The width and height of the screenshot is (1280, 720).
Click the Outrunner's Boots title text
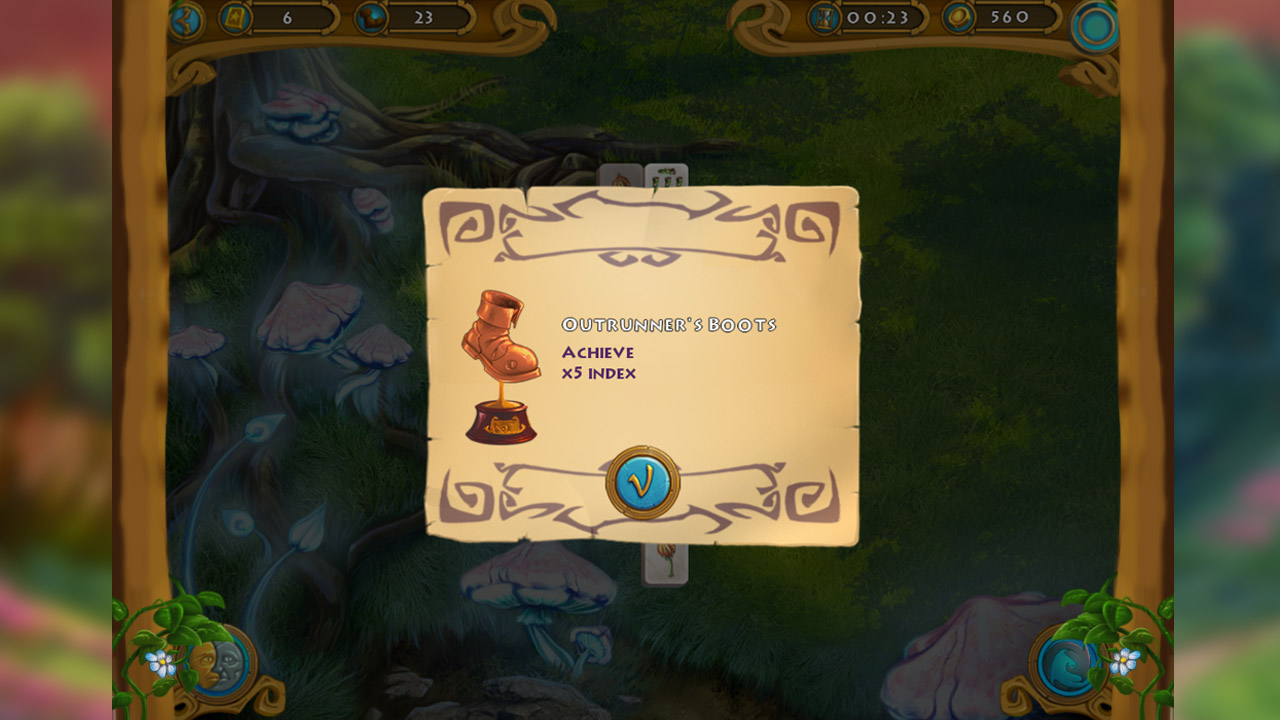[668, 323]
